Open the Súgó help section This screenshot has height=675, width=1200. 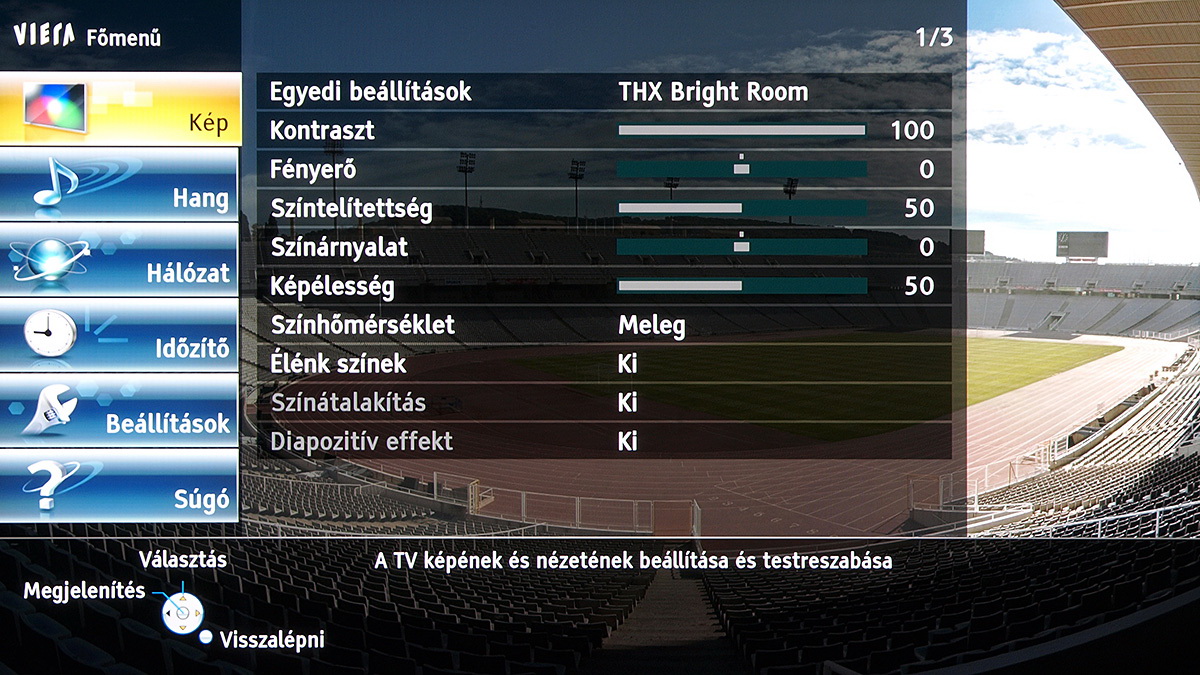120,486
